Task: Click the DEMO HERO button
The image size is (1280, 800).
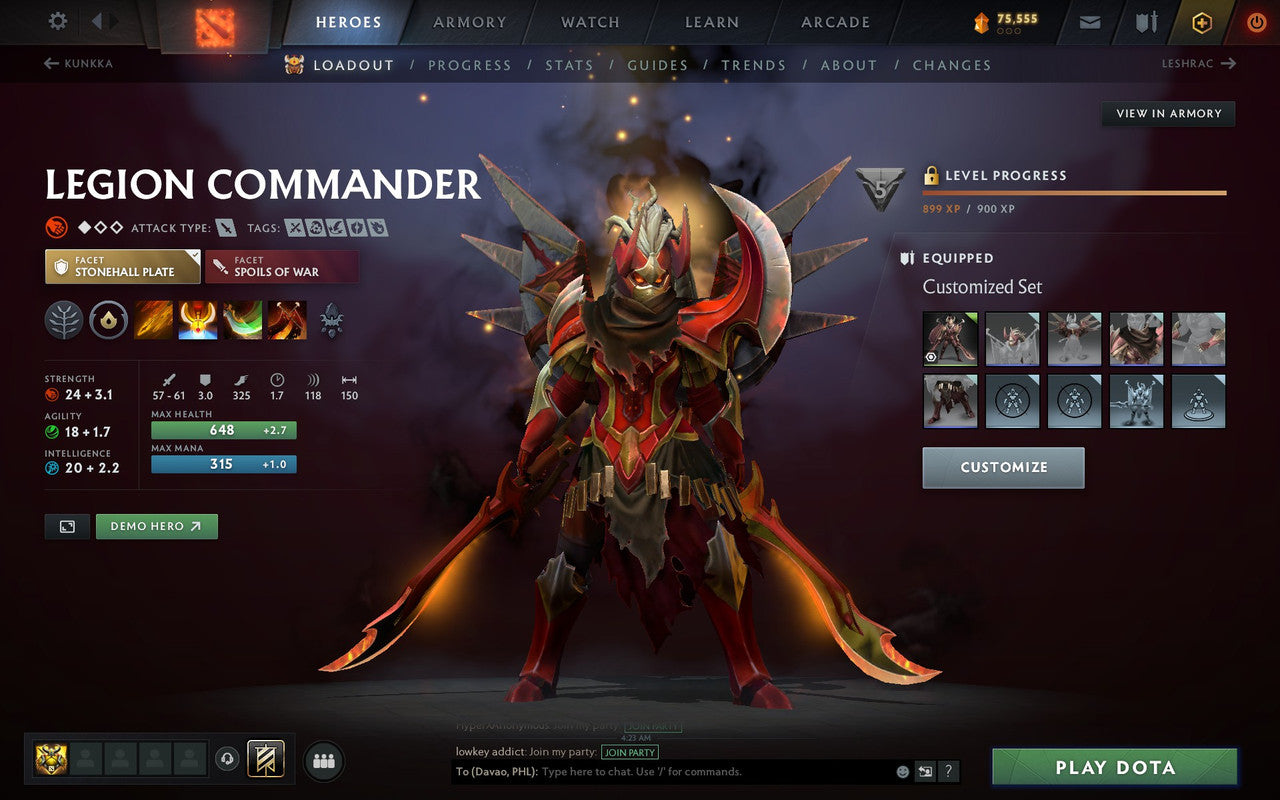Action: tap(156, 526)
